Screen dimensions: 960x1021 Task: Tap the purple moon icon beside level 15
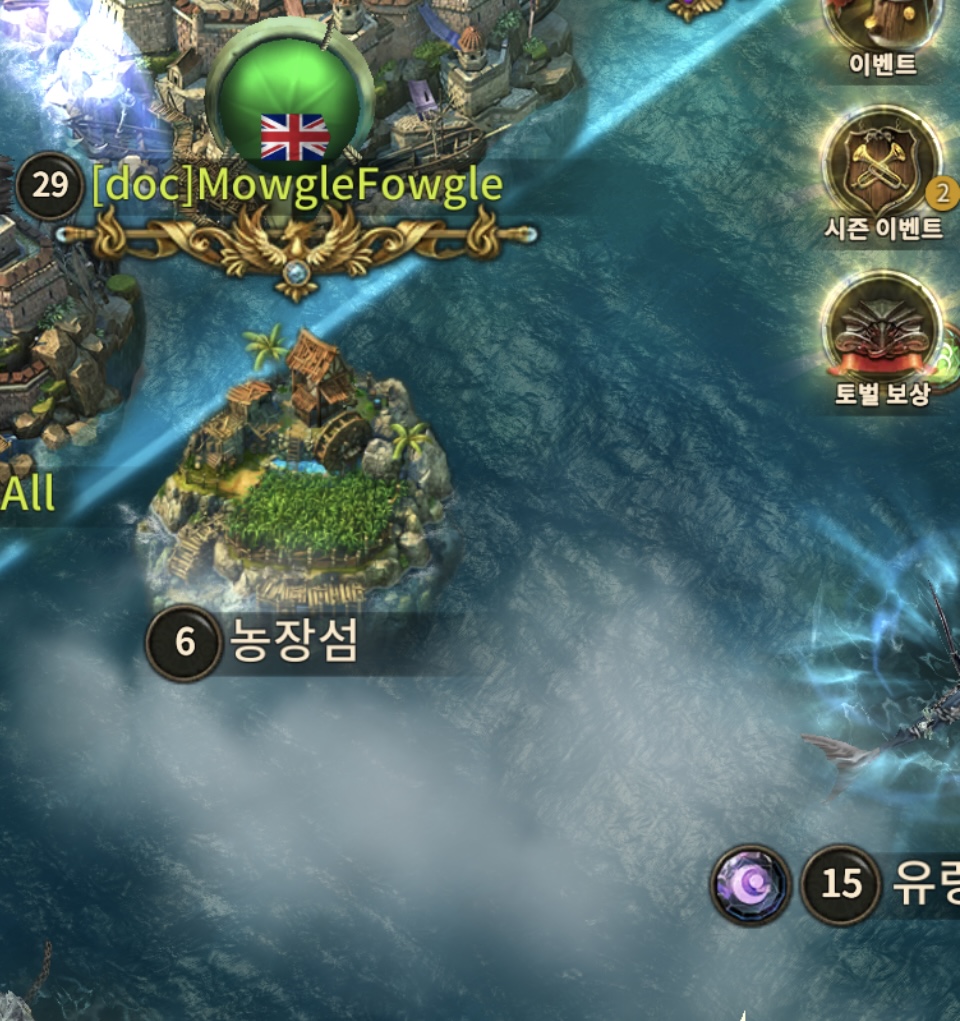coord(750,885)
